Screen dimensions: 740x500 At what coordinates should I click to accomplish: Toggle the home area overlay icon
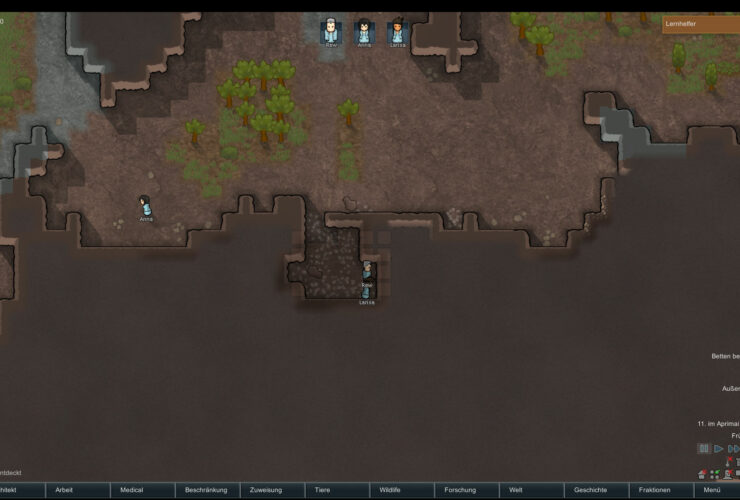coord(703,474)
